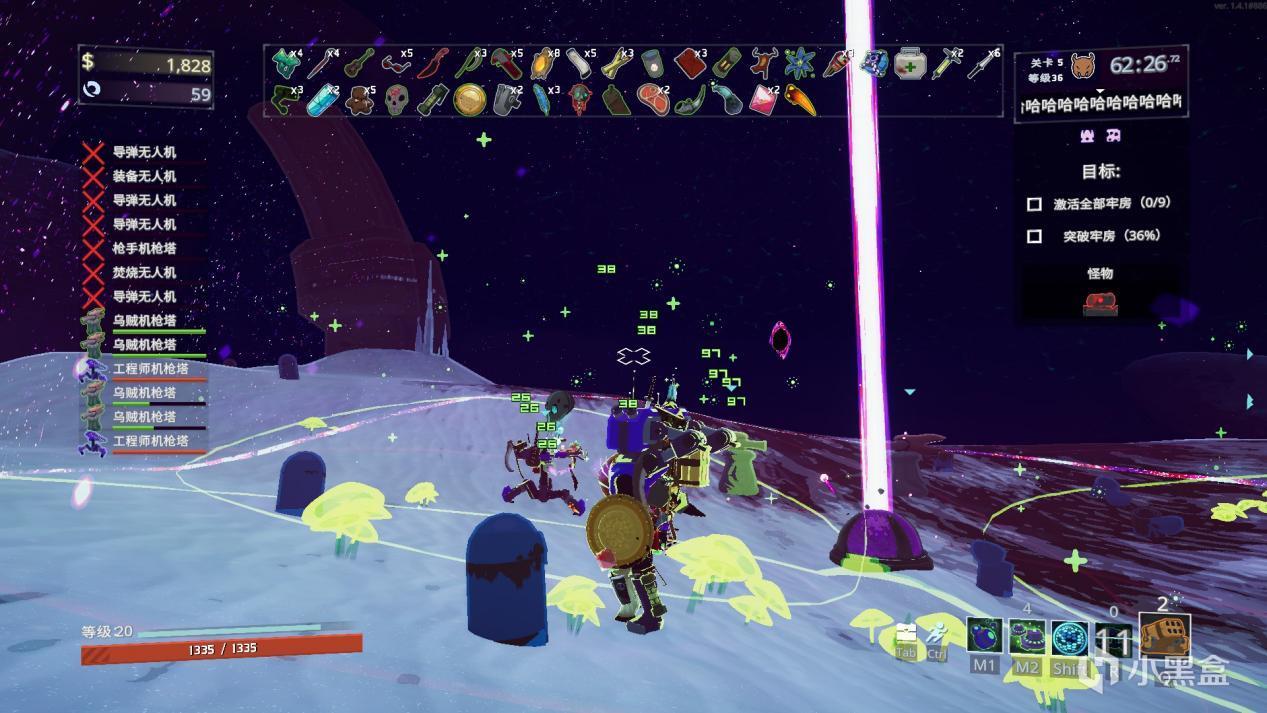Use the orange missile launcher equipment
Image resolution: width=1267 pixels, height=713 pixels.
coord(1164,636)
